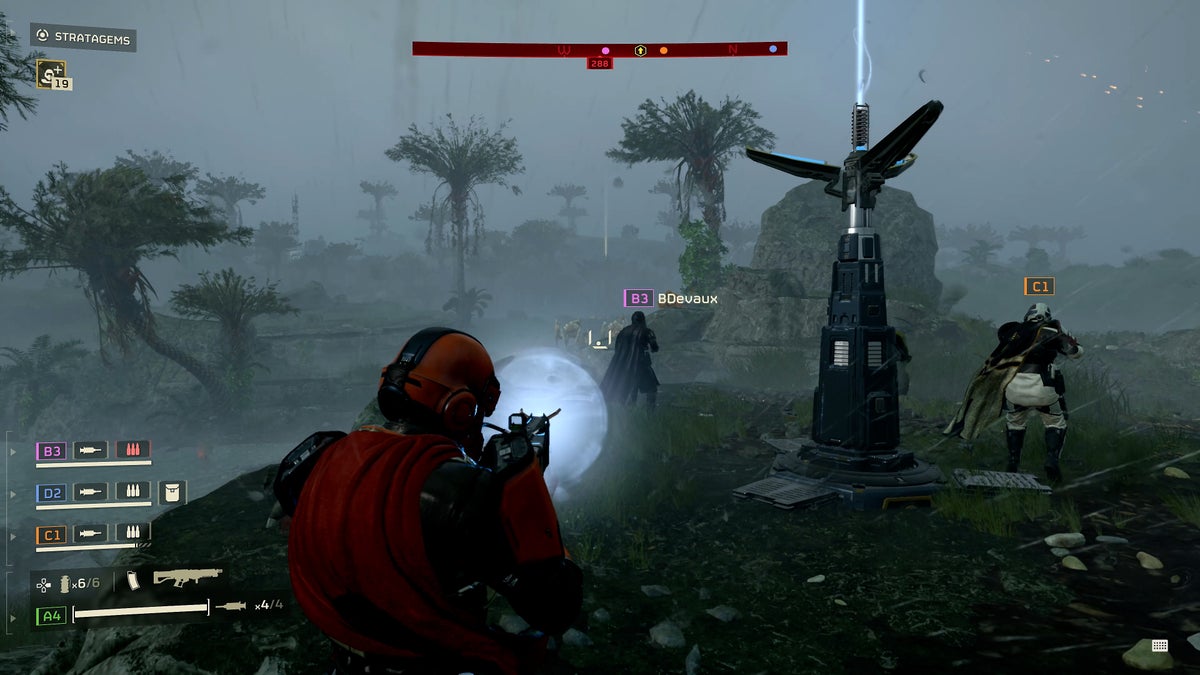Select the equipped rifle weapon icon
This screenshot has height=675, width=1200.
(x=186, y=578)
